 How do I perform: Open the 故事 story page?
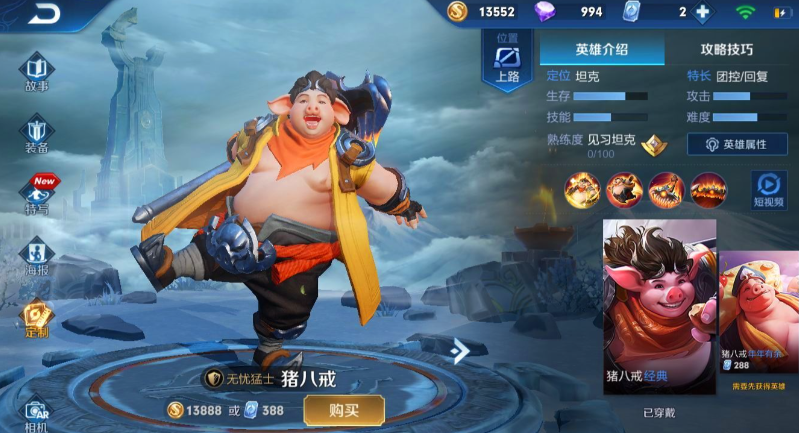coord(37,73)
